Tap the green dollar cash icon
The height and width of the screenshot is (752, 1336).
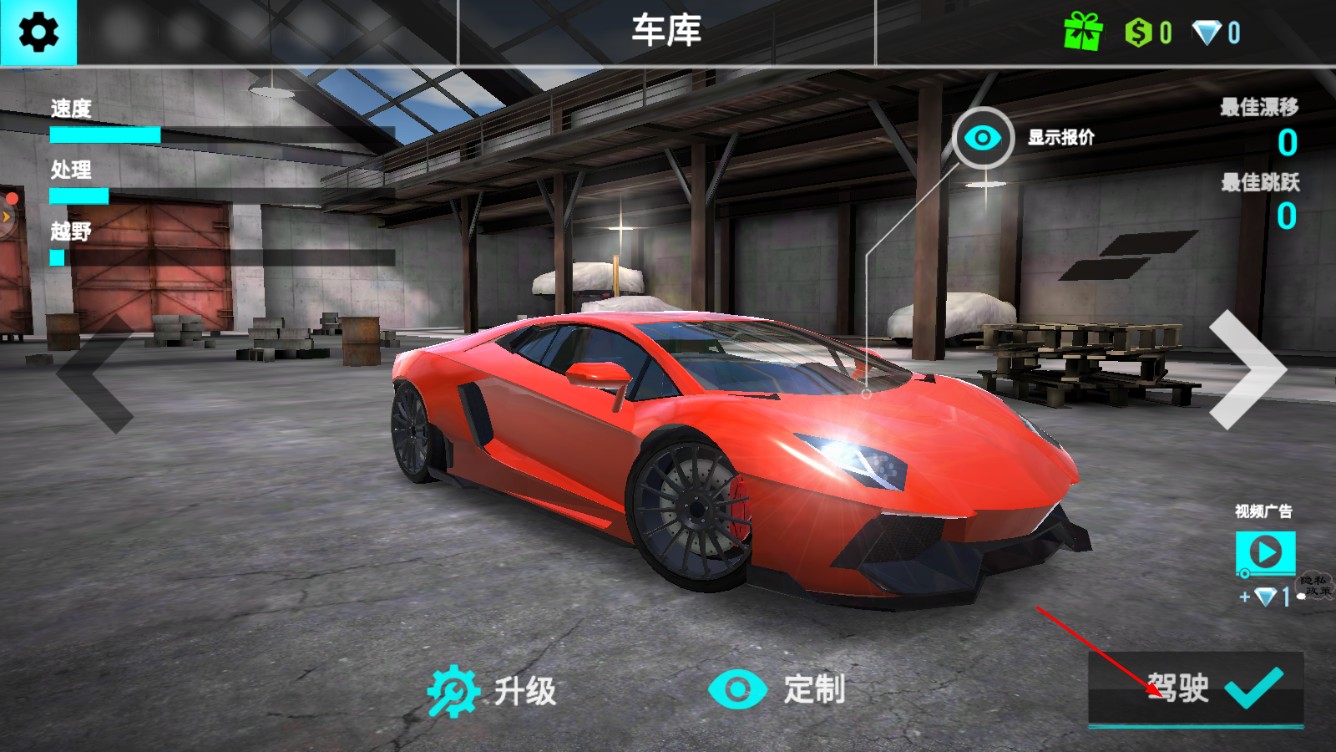point(1139,33)
